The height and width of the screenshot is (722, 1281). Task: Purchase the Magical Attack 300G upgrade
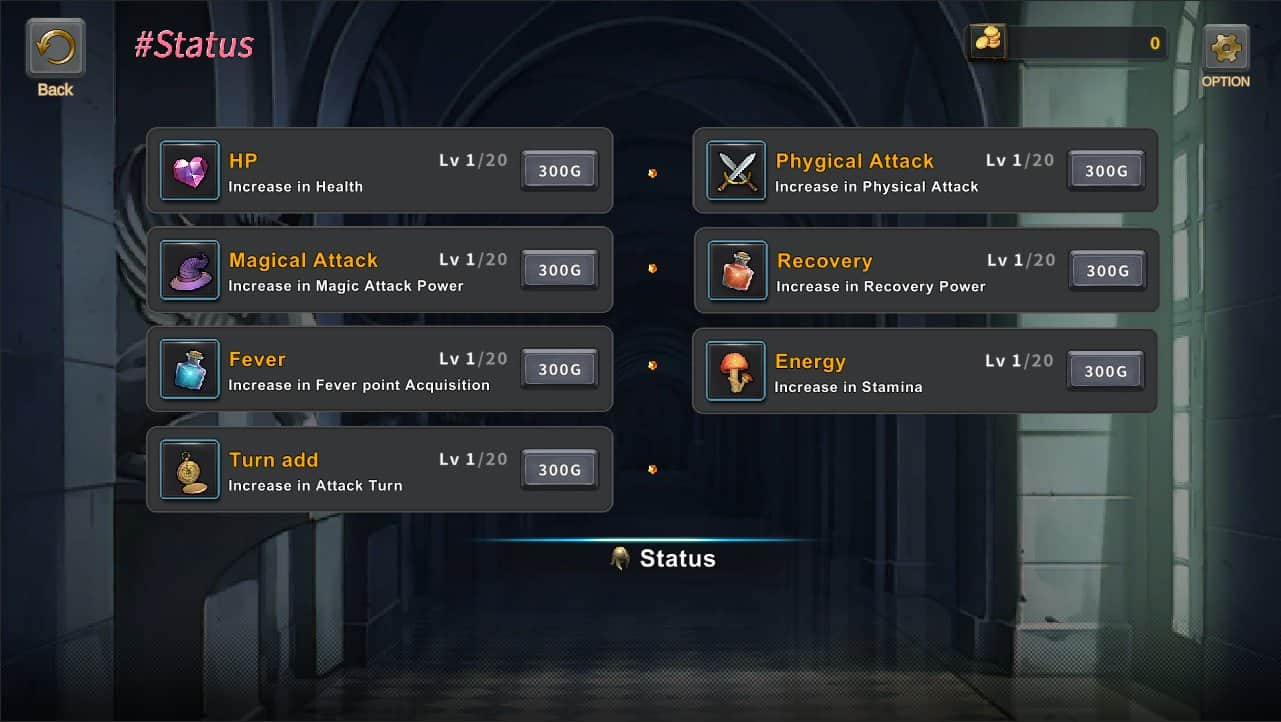(559, 270)
